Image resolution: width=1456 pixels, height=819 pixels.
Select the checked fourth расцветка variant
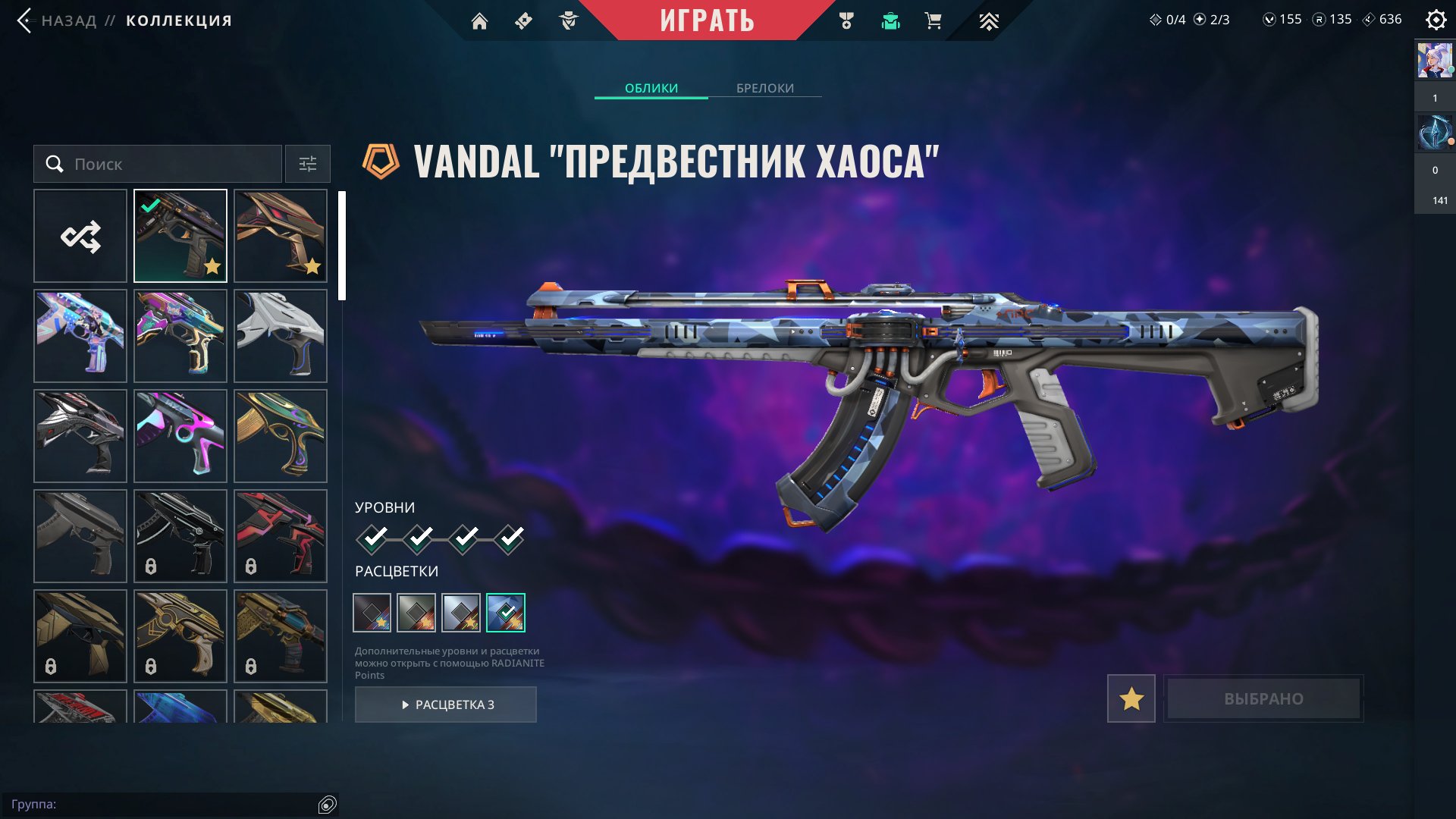[507, 613]
